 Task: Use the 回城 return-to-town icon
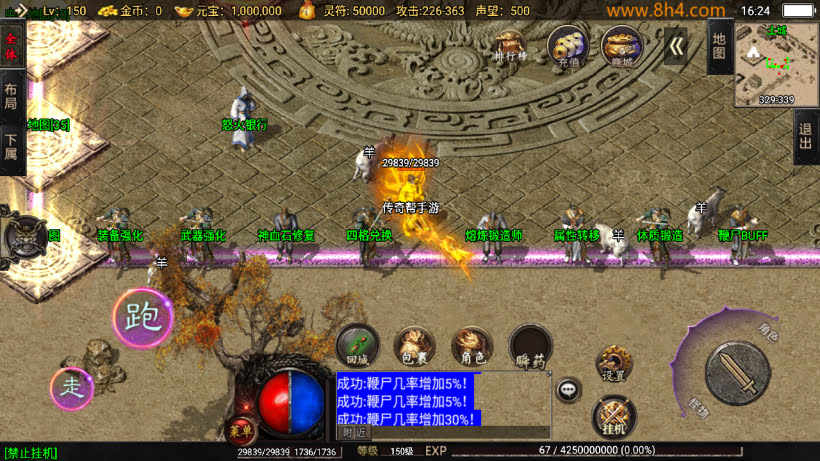tap(357, 345)
